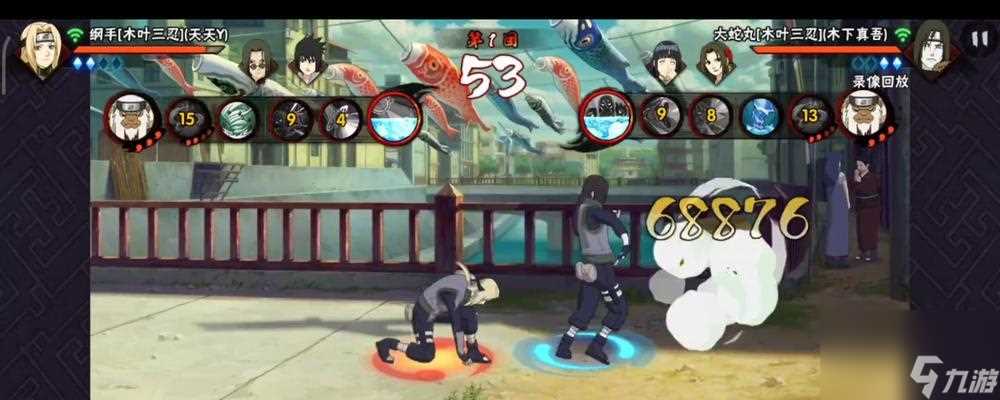Tap the skill showing cooldown 4
The width and height of the screenshot is (1000, 400).
pos(342,118)
